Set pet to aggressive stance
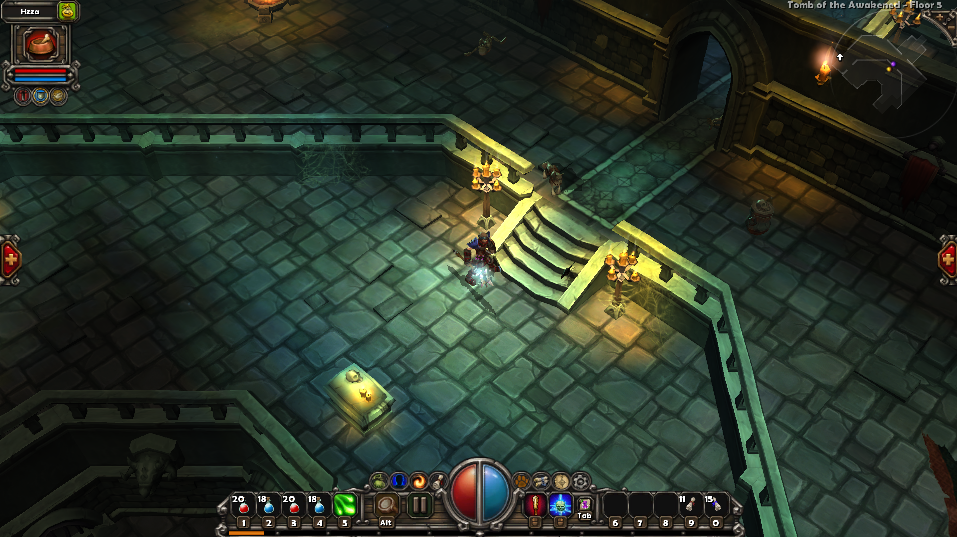The width and height of the screenshot is (957, 537). tap(22, 96)
